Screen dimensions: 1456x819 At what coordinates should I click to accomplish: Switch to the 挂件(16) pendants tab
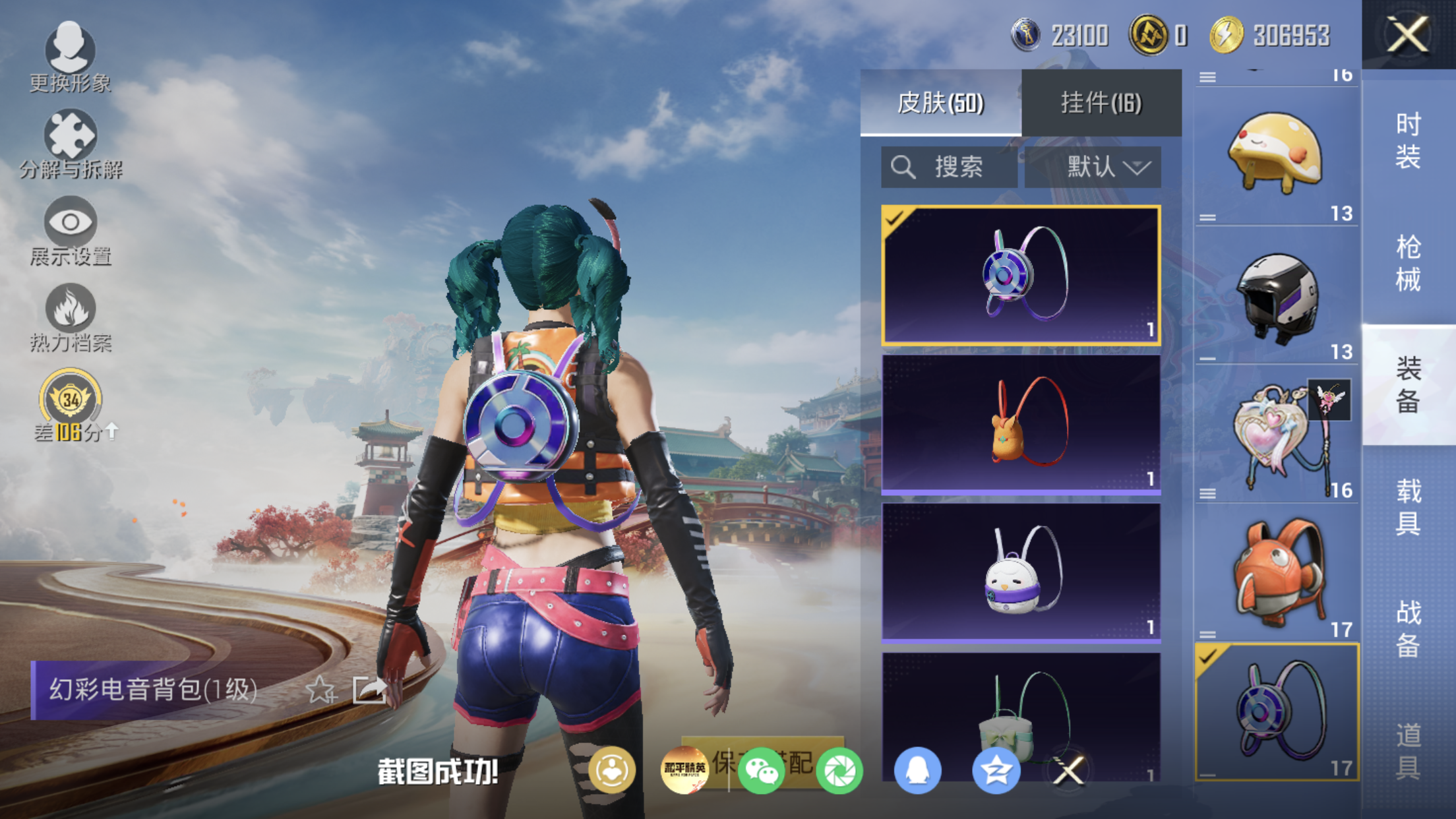coord(1101,103)
